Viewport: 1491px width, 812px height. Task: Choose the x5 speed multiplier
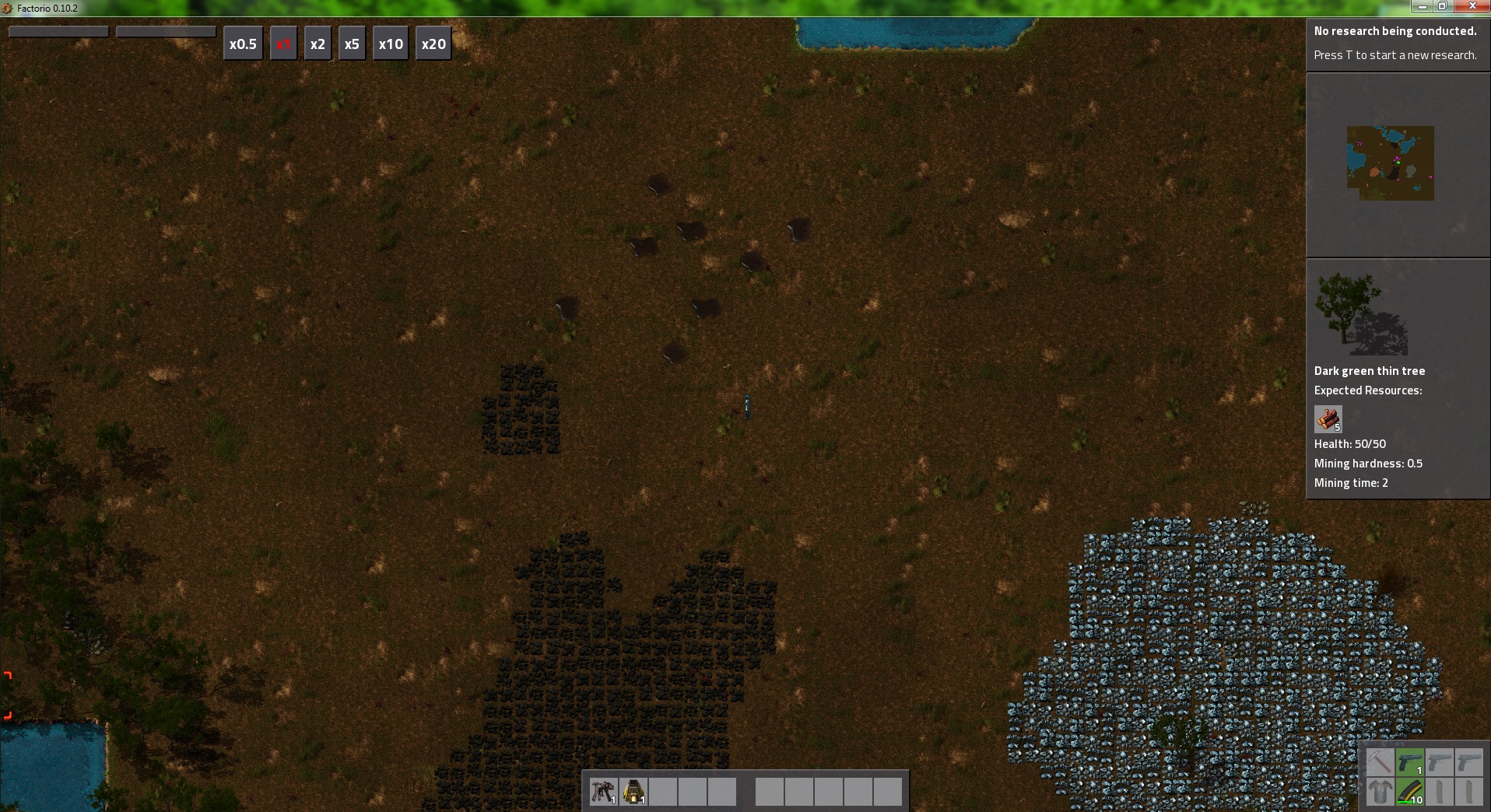point(352,44)
